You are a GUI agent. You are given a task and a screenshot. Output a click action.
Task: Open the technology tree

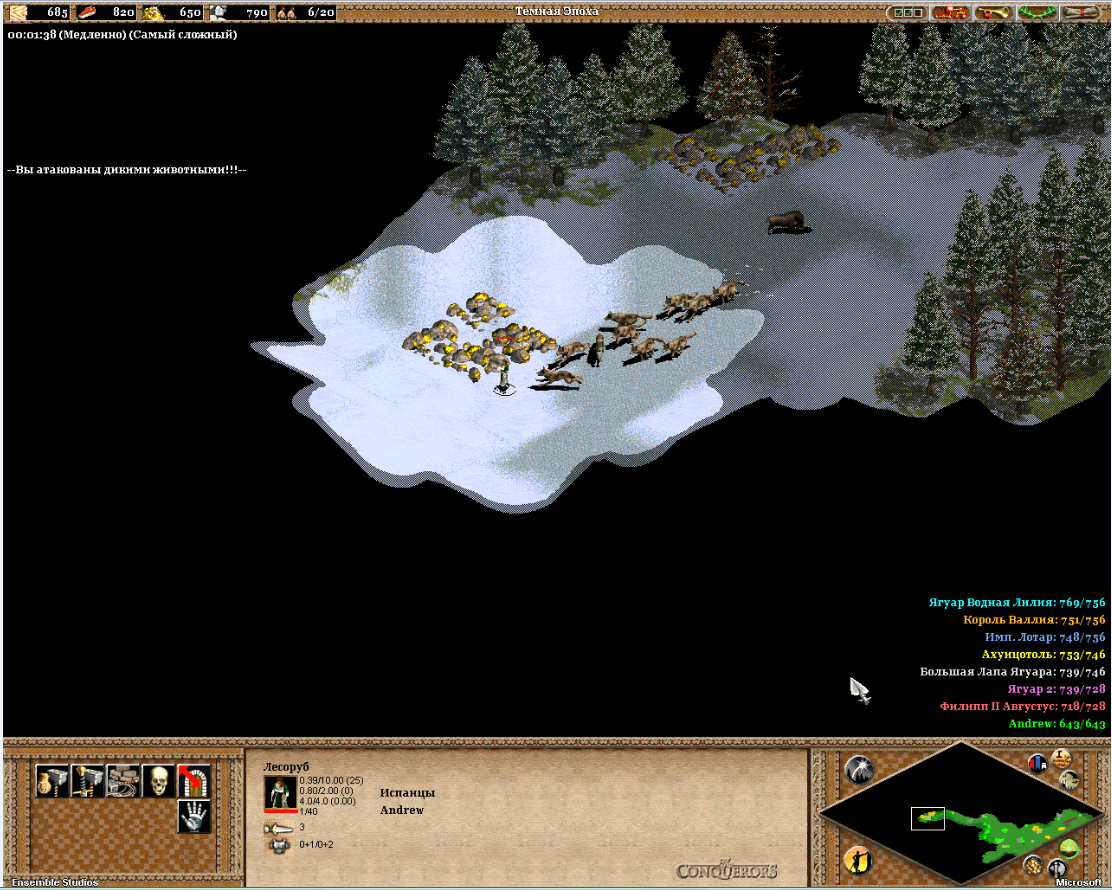[x=951, y=13]
